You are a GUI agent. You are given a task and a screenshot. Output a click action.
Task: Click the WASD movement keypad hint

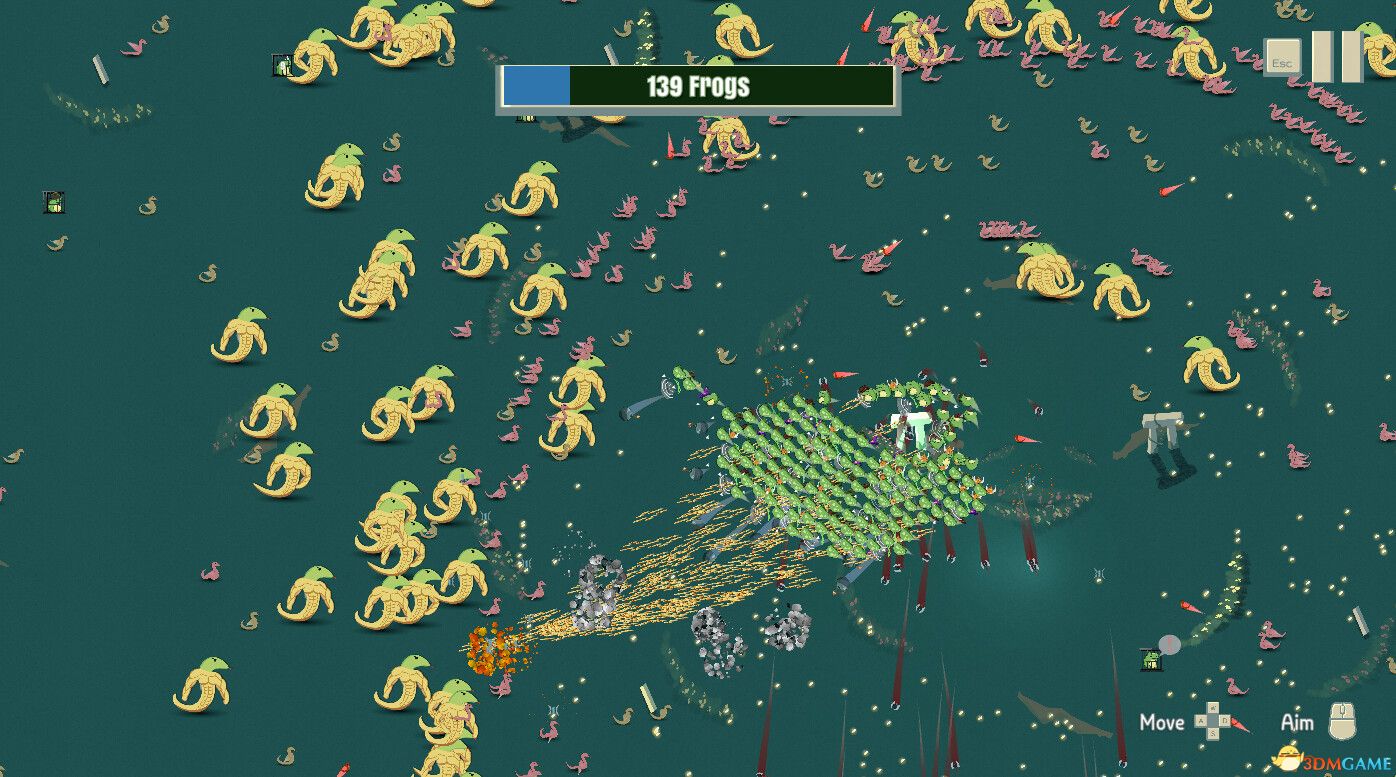pyautogui.click(x=1212, y=721)
